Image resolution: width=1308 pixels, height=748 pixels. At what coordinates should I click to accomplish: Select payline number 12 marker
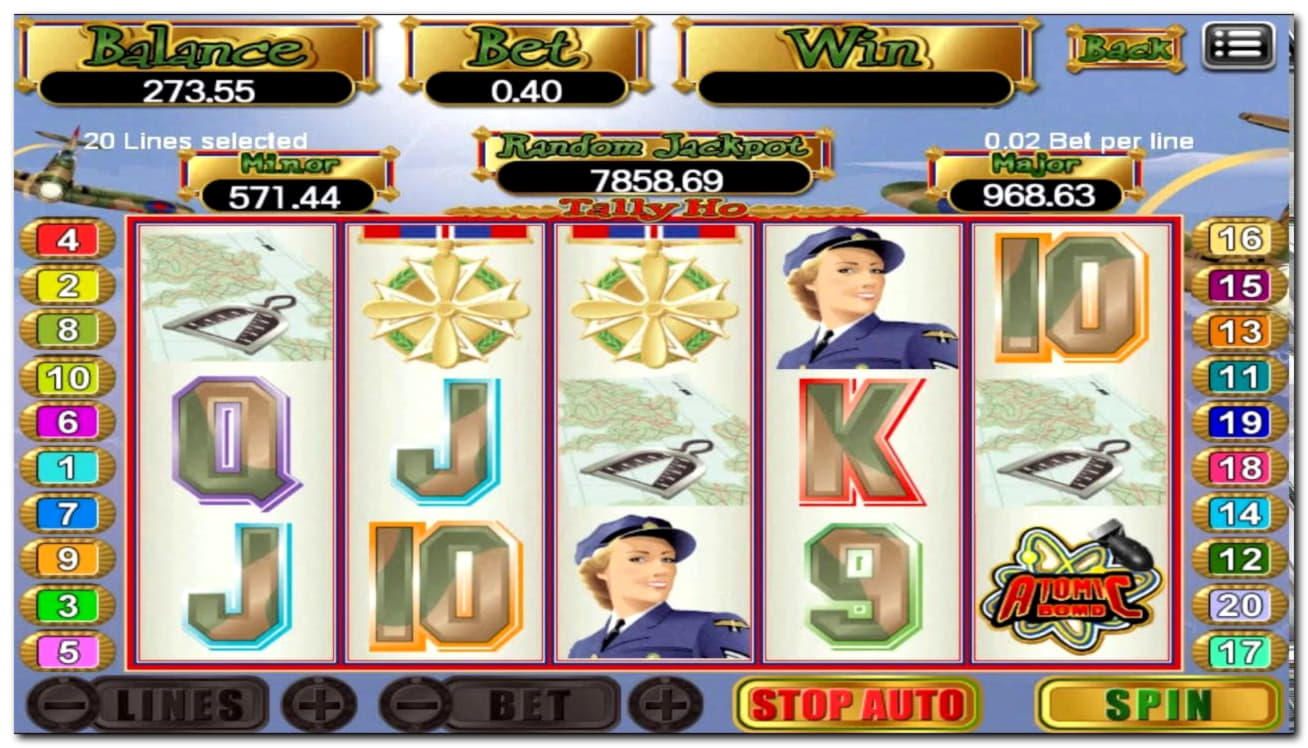tap(1240, 559)
